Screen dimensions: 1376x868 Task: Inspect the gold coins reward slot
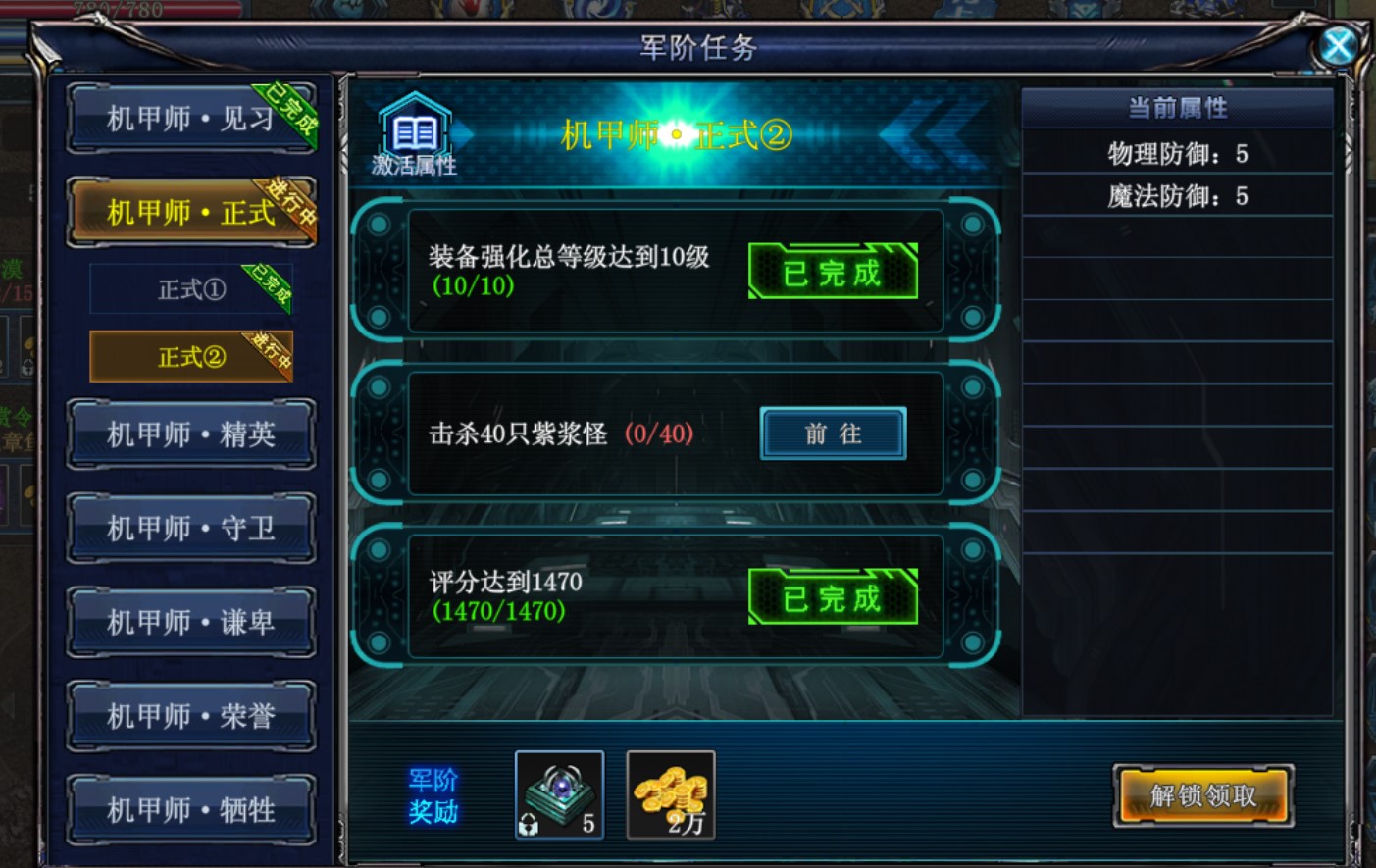click(x=671, y=794)
